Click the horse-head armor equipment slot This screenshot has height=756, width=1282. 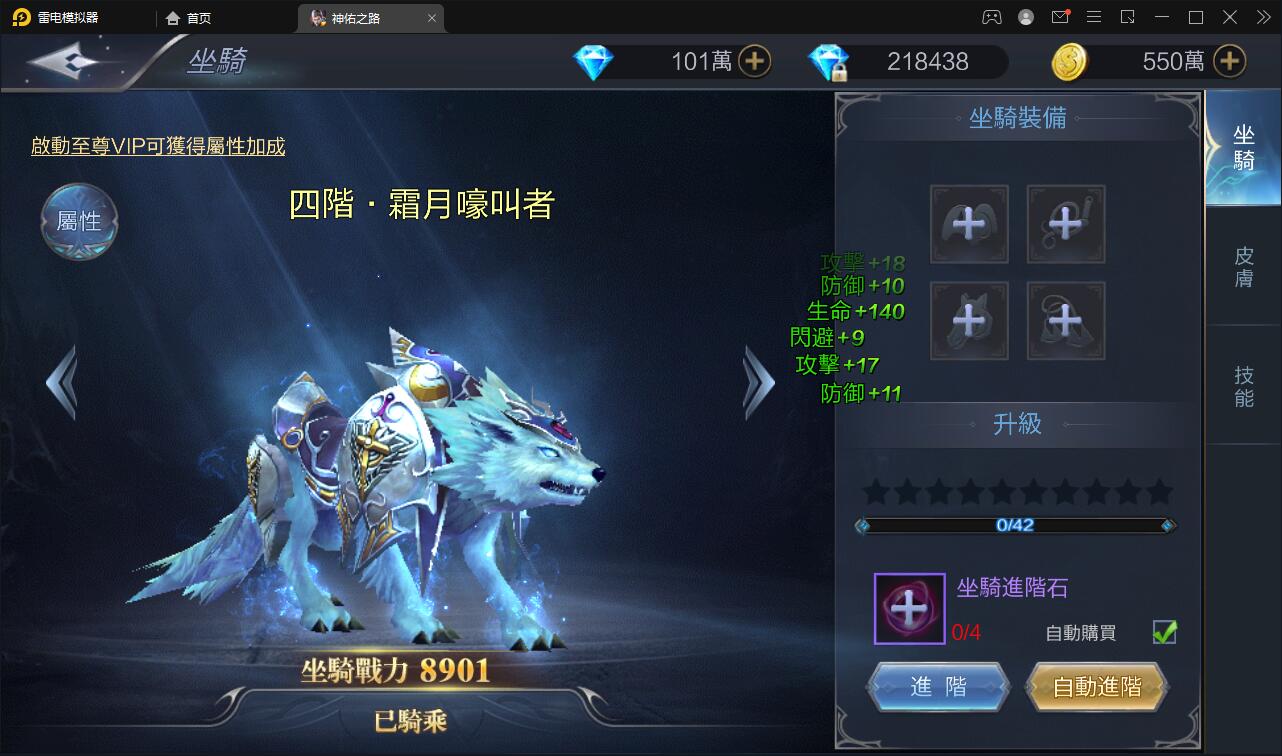pos(970,320)
